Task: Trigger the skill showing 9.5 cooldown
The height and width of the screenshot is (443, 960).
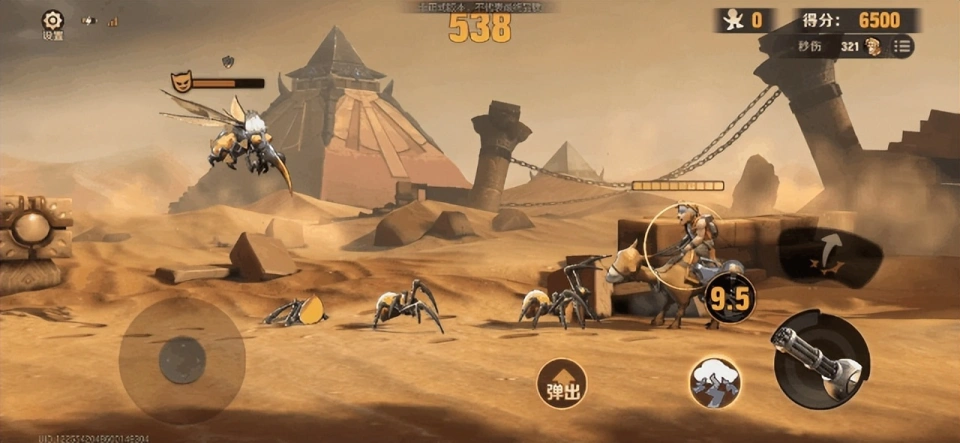Action: pos(729,296)
